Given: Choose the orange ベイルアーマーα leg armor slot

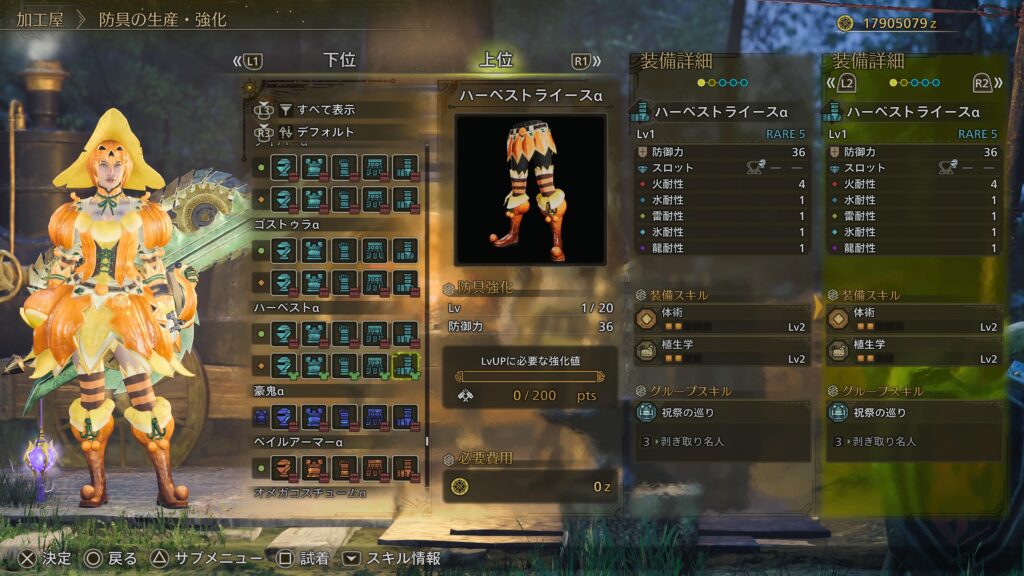Looking at the screenshot, I should pyautogui.click(x=405, y=467).
